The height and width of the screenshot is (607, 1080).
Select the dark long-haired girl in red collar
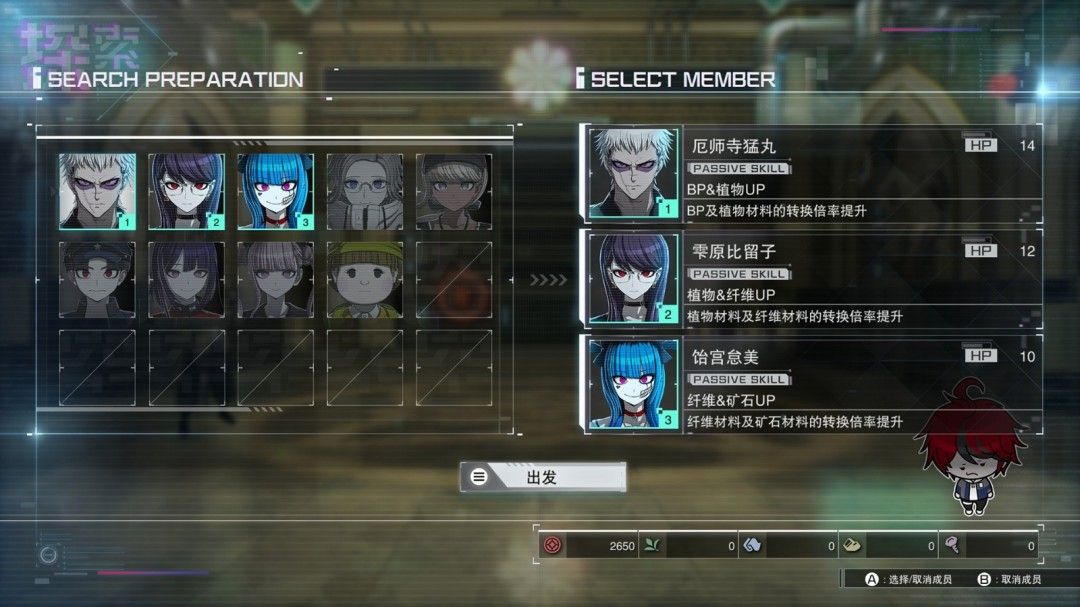tap(186, 279)
